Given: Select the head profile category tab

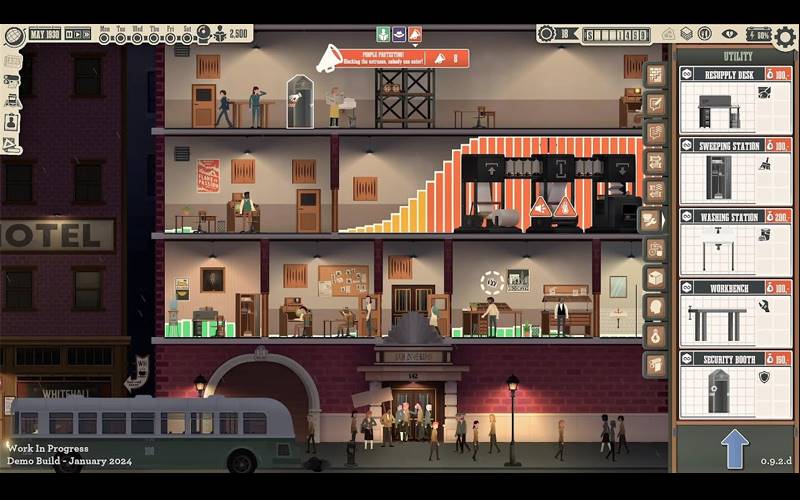Looking at the screenshot, I should (655, 307).
